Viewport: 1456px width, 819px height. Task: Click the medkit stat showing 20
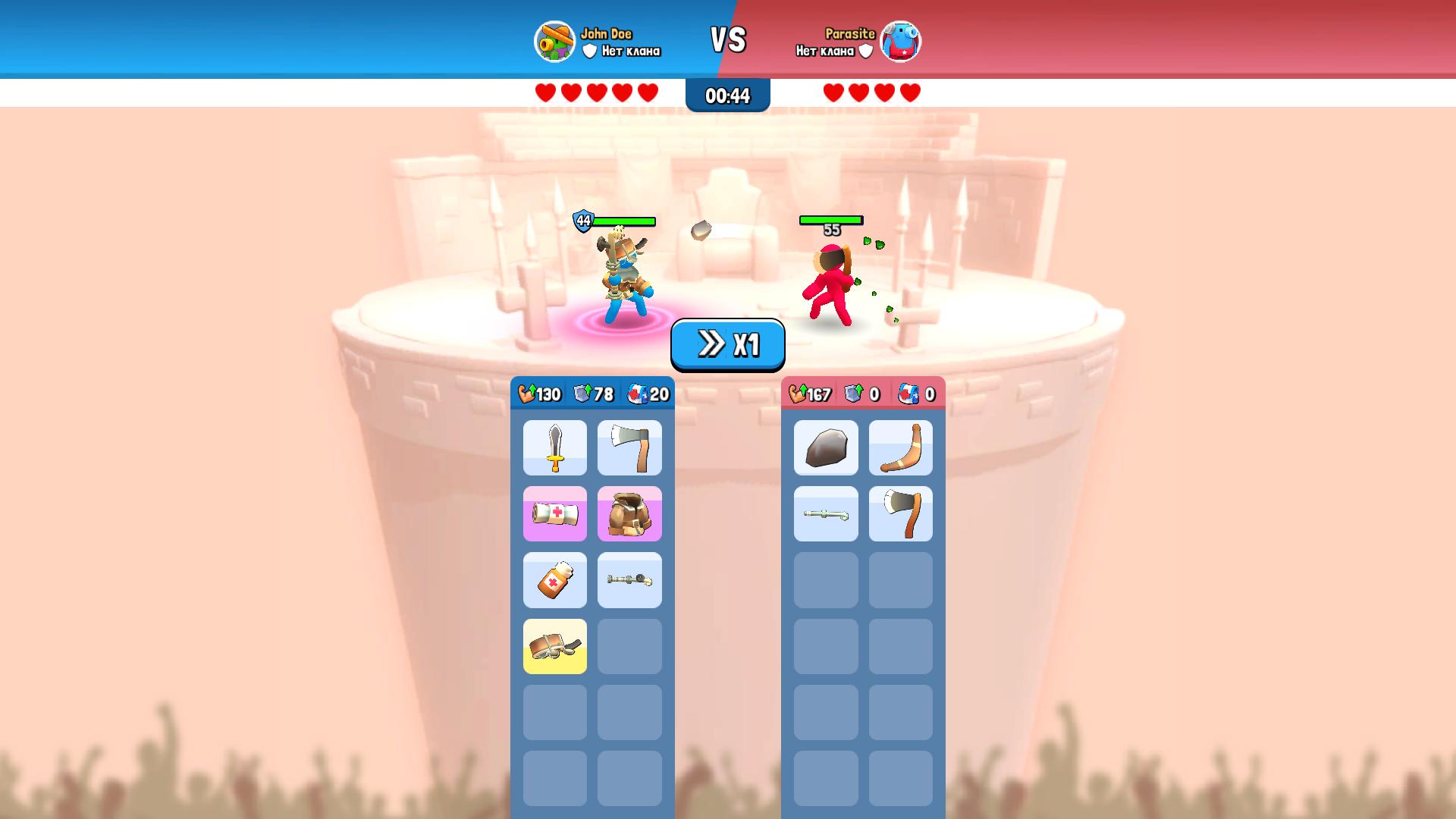[x=649, y=394]
